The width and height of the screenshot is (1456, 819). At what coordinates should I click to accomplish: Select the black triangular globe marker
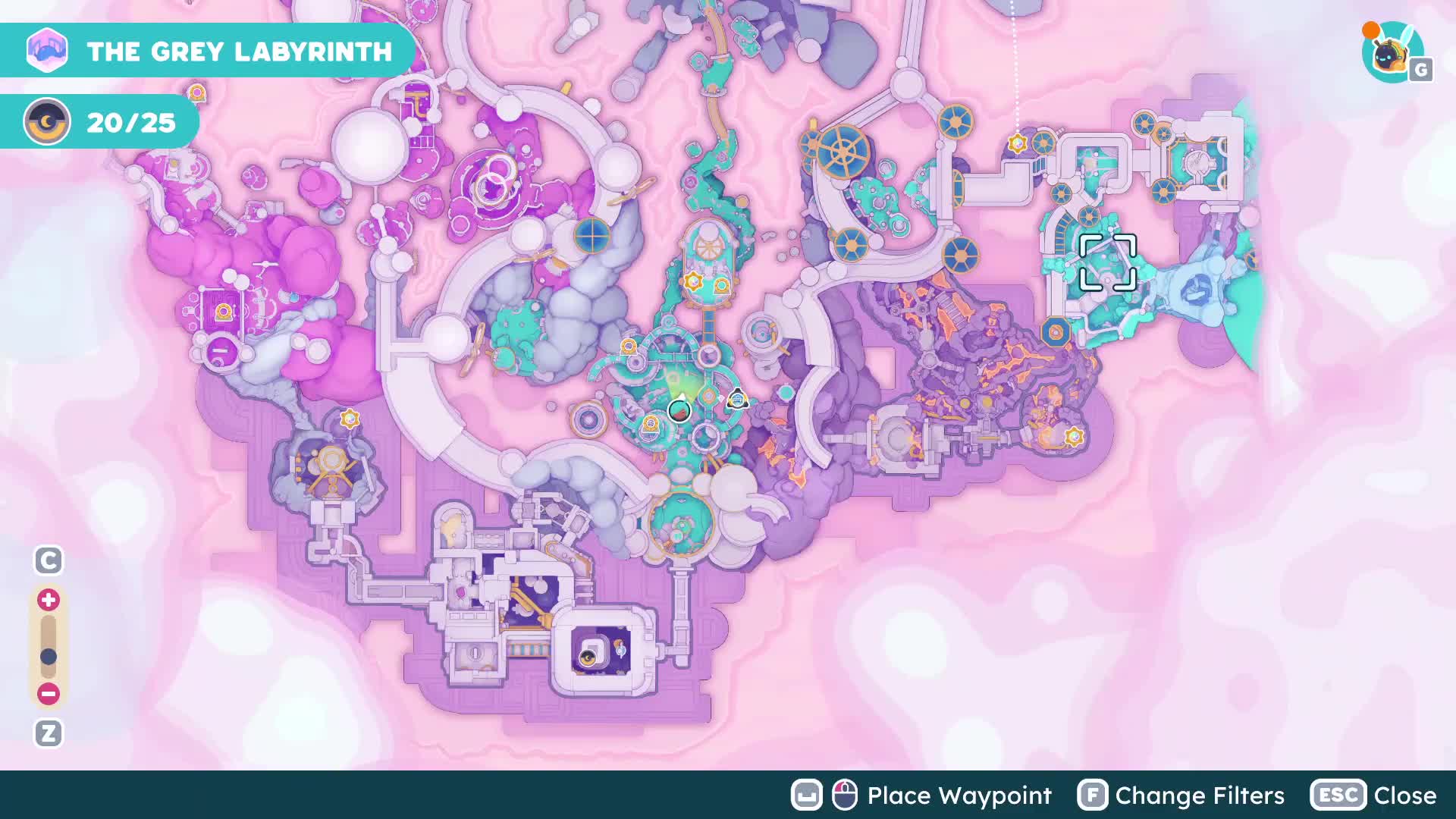pyautogui.click(x=737, y=399)
